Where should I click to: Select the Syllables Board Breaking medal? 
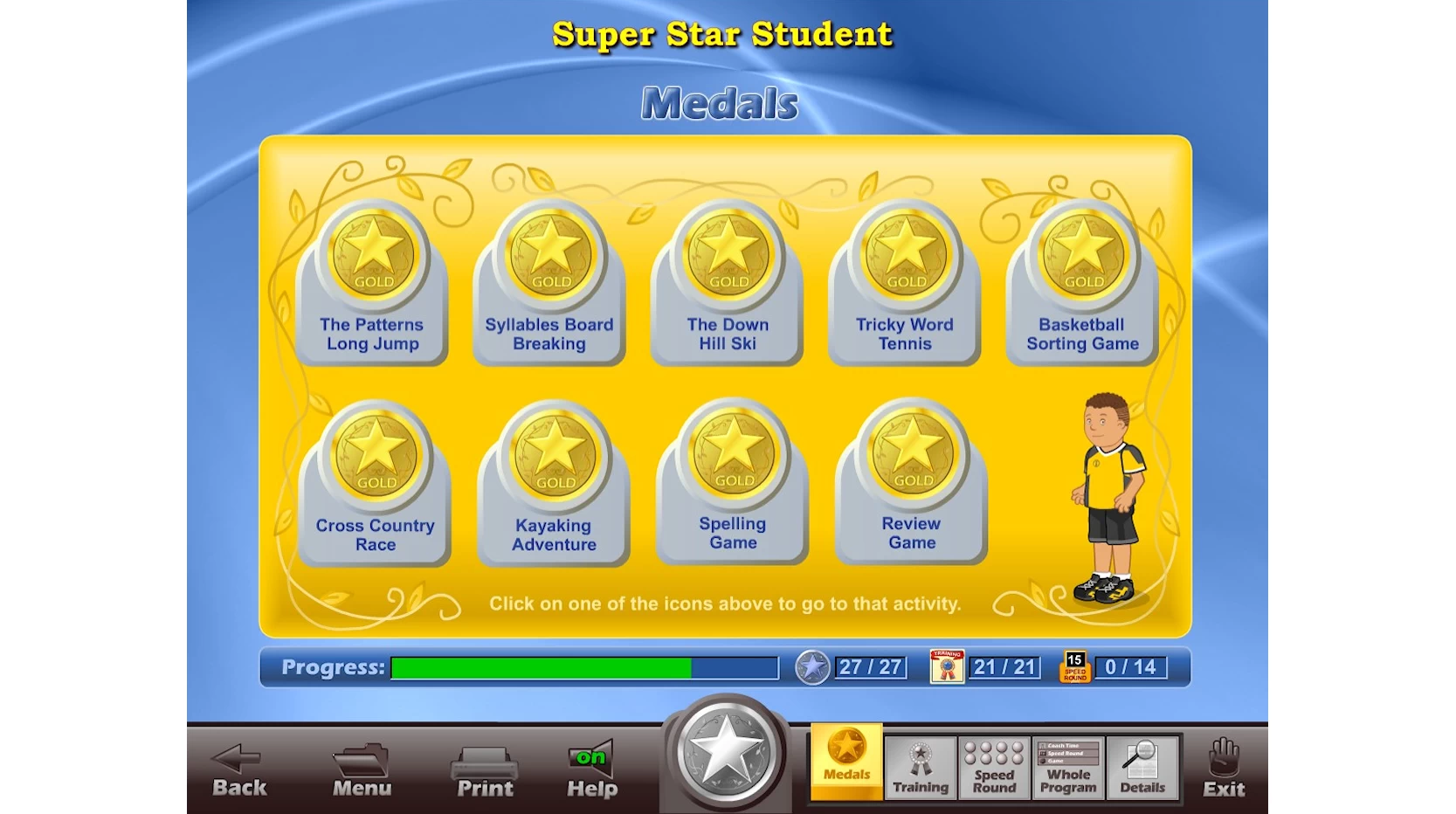pos(550,281)
